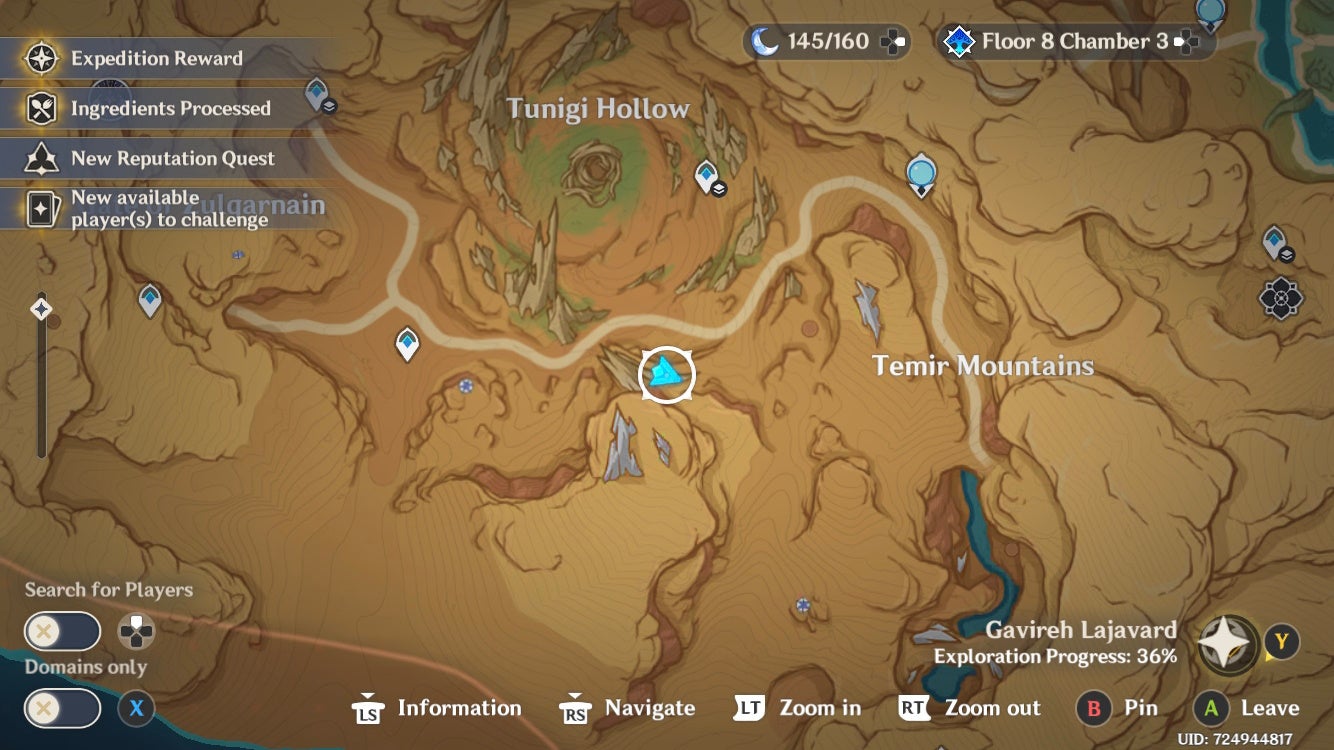Open the Statue of The Seven icon in Temir Mountains

919,174
